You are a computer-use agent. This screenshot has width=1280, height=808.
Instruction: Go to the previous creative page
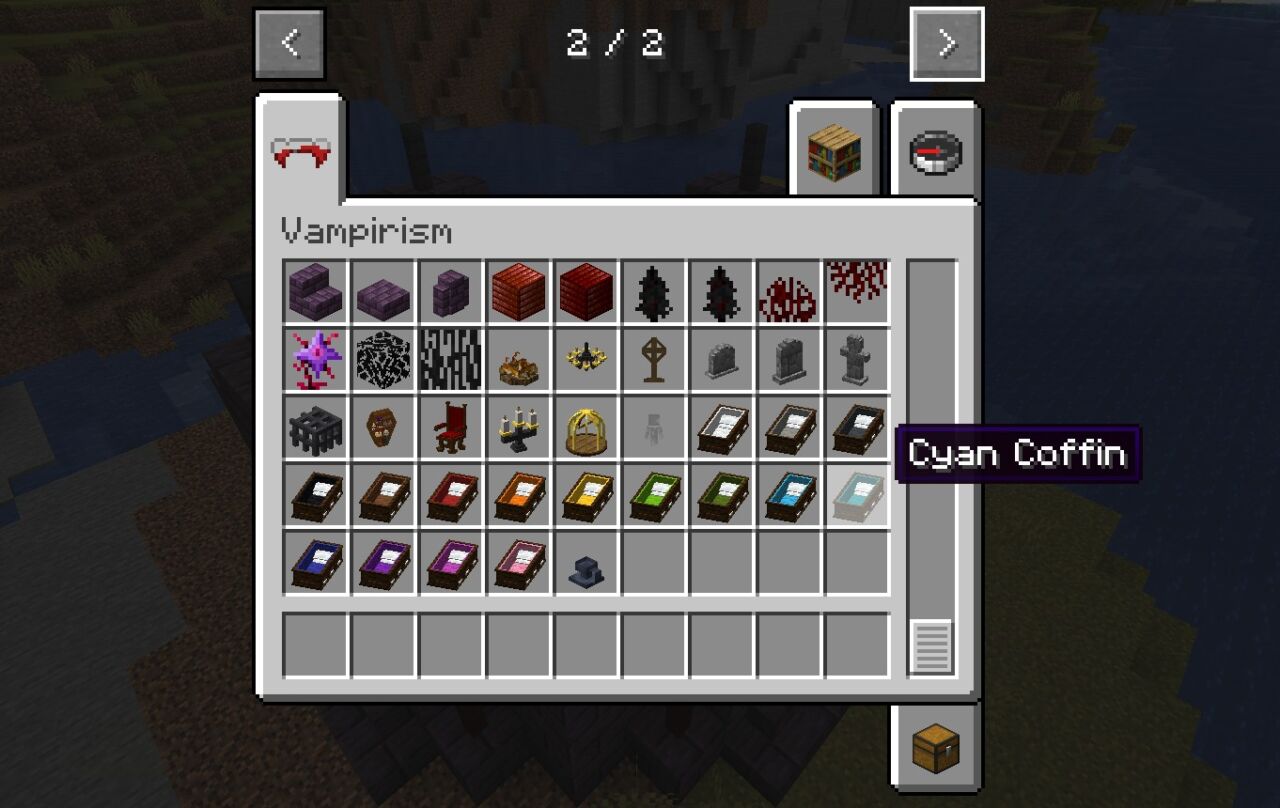(x=289, y=43)
